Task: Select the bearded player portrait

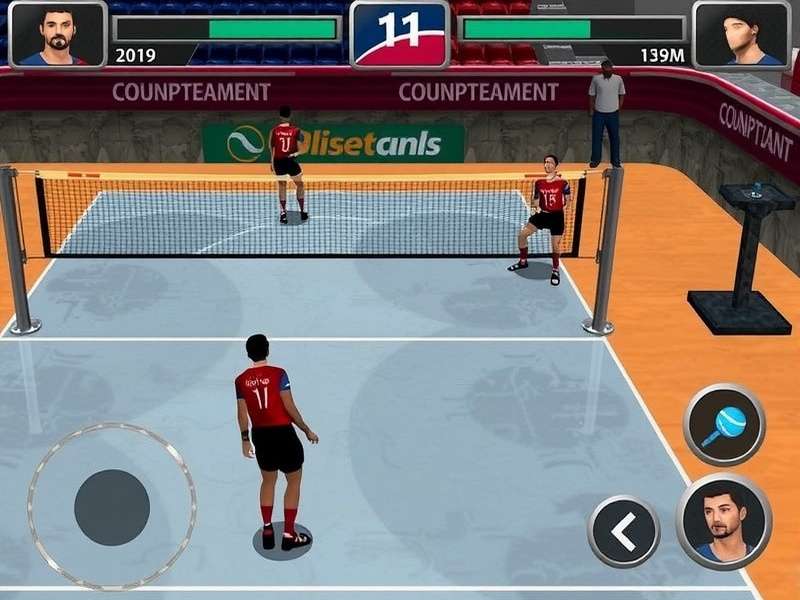Action: [57, 34]
